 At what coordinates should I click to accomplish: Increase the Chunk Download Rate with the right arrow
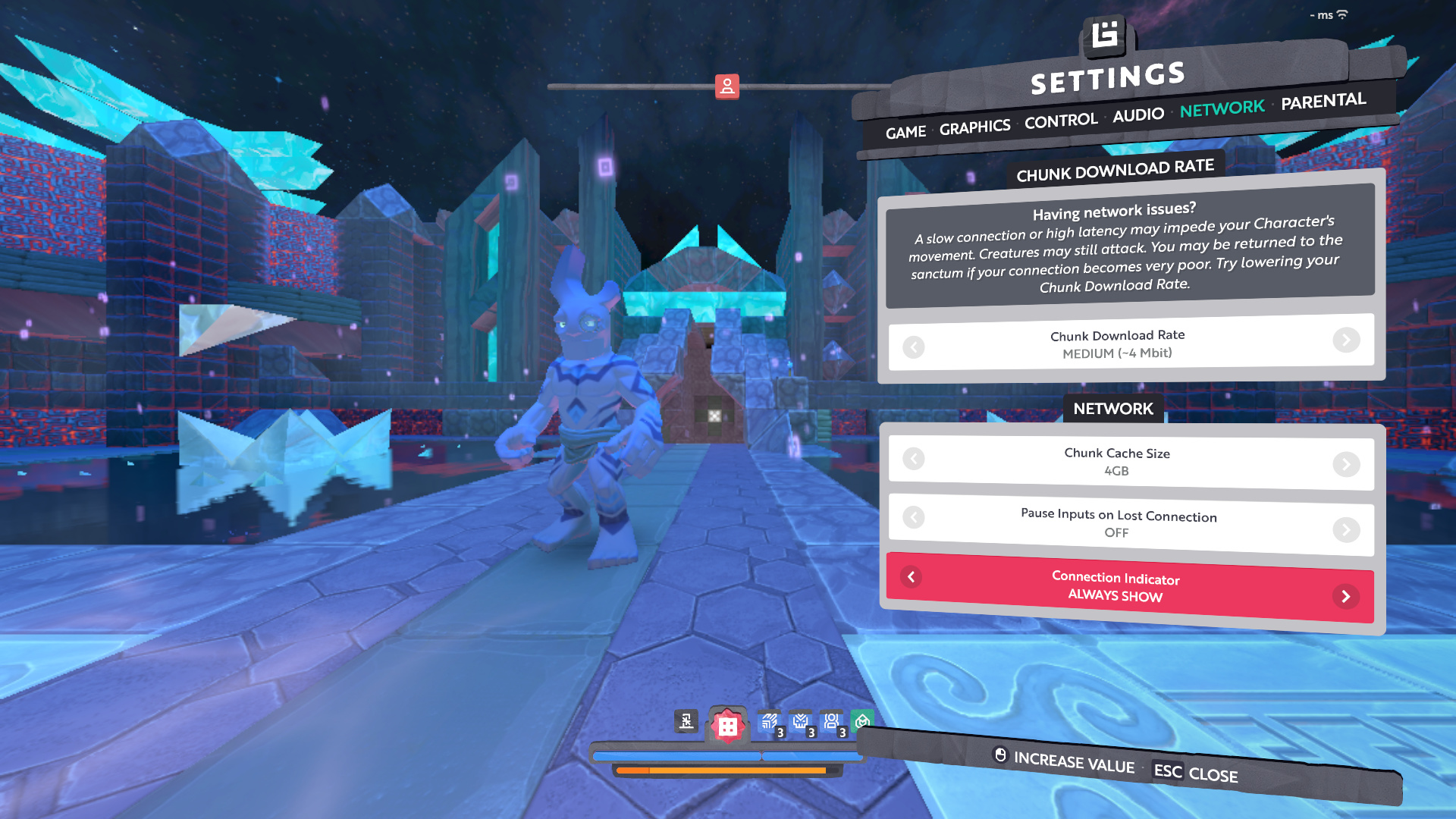click(x=1346, y=340)
